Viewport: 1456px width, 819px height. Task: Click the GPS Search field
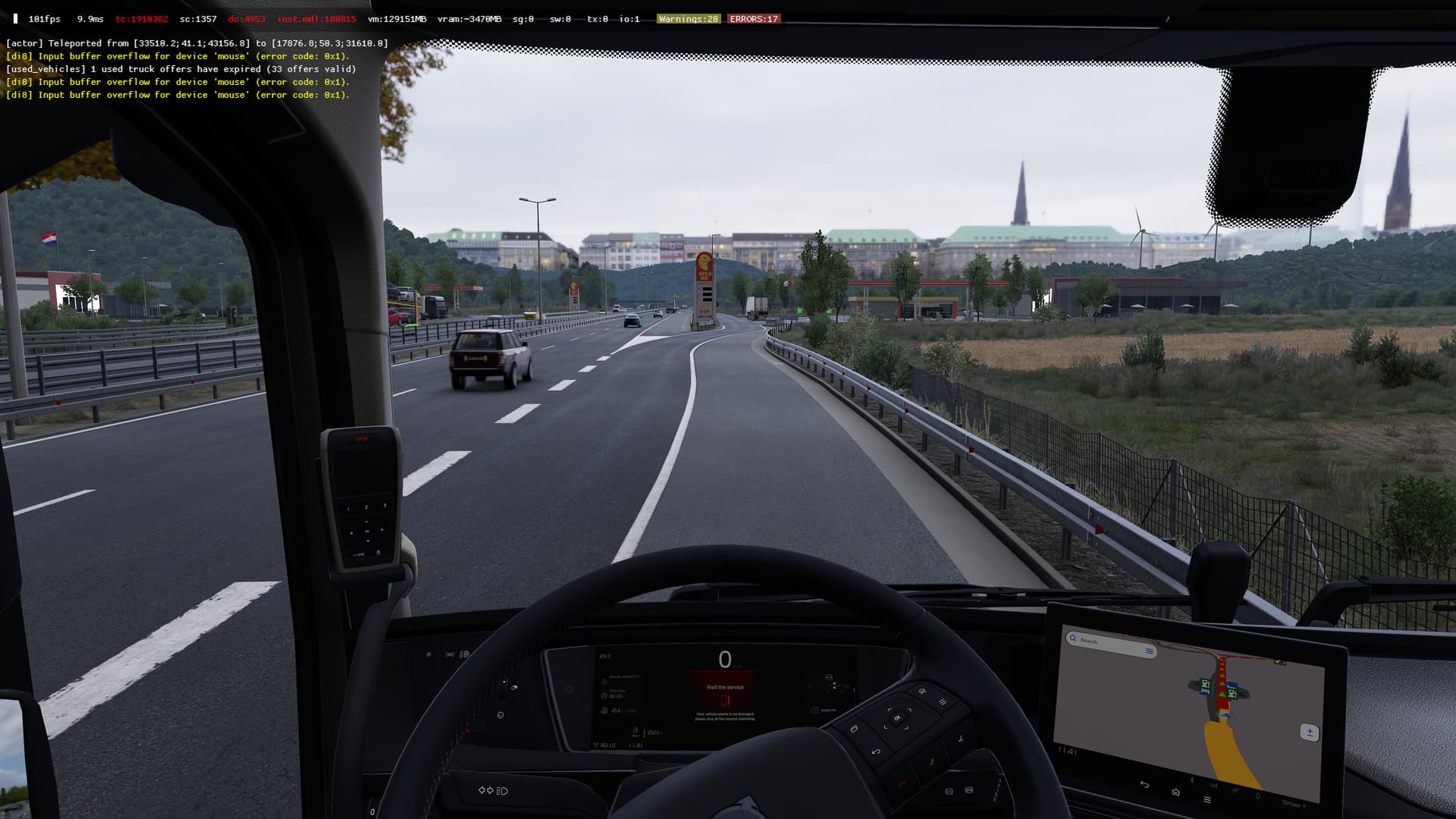click(x=1109, y=643)
